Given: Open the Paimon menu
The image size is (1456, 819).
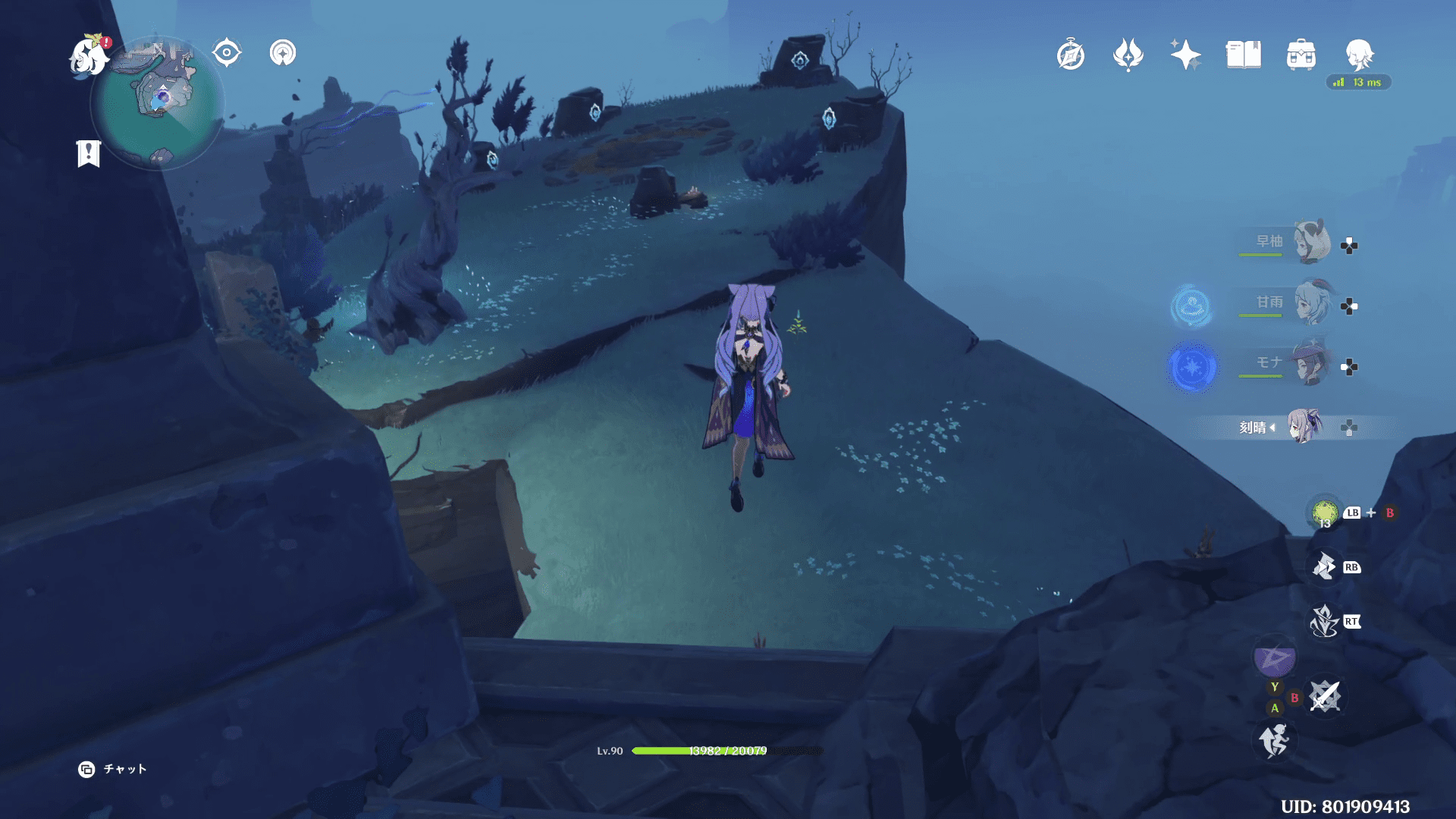Looking at the screenshot, I should [x=89, y=57].
